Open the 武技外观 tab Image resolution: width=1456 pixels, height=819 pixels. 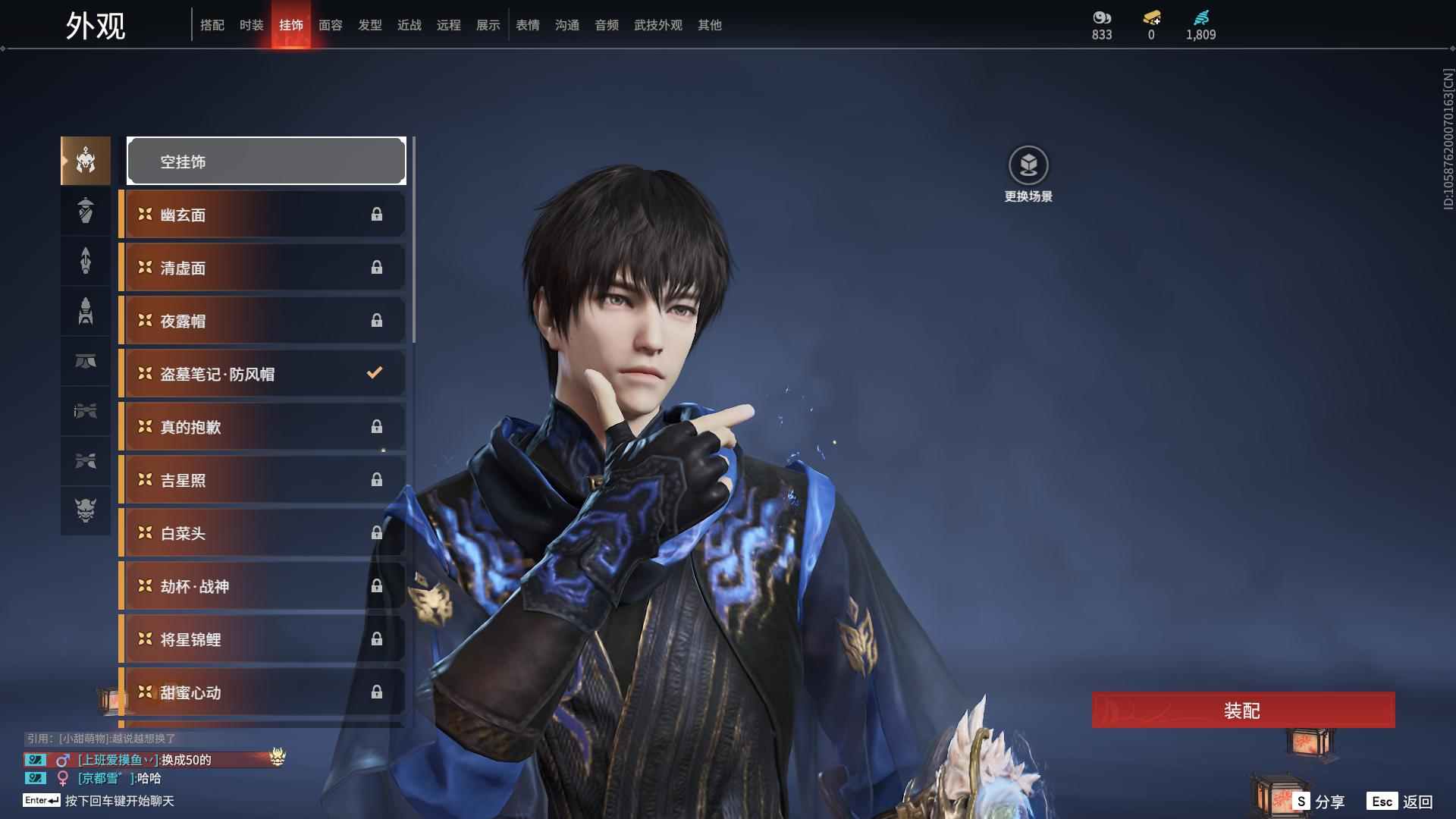coord(657,25)
